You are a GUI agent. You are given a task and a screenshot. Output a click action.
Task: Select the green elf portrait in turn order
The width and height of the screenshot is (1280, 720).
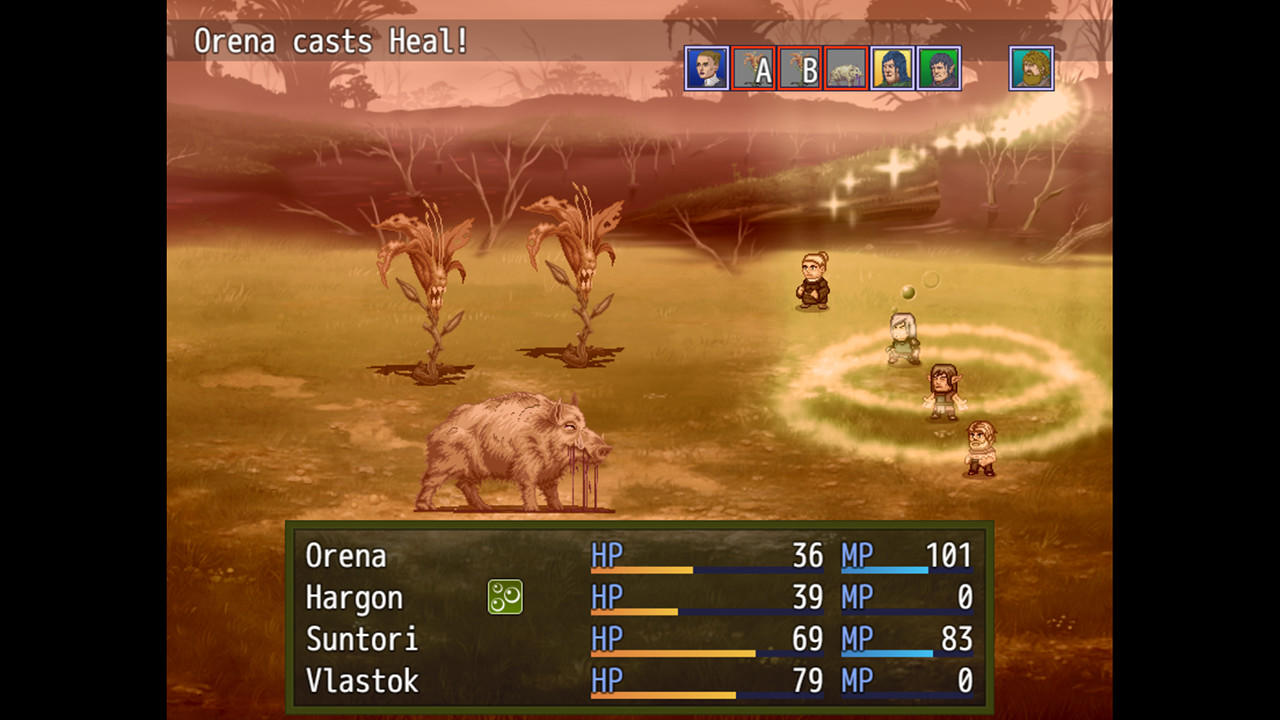click(939, 69)
